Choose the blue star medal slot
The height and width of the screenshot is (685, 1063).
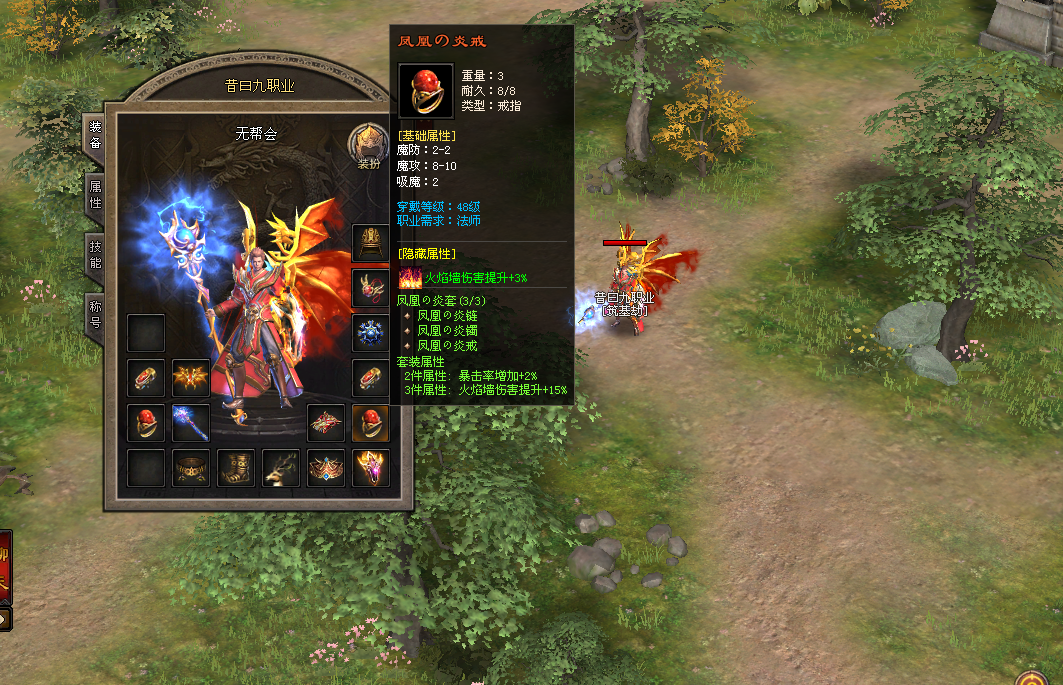(x=371, y=333)
